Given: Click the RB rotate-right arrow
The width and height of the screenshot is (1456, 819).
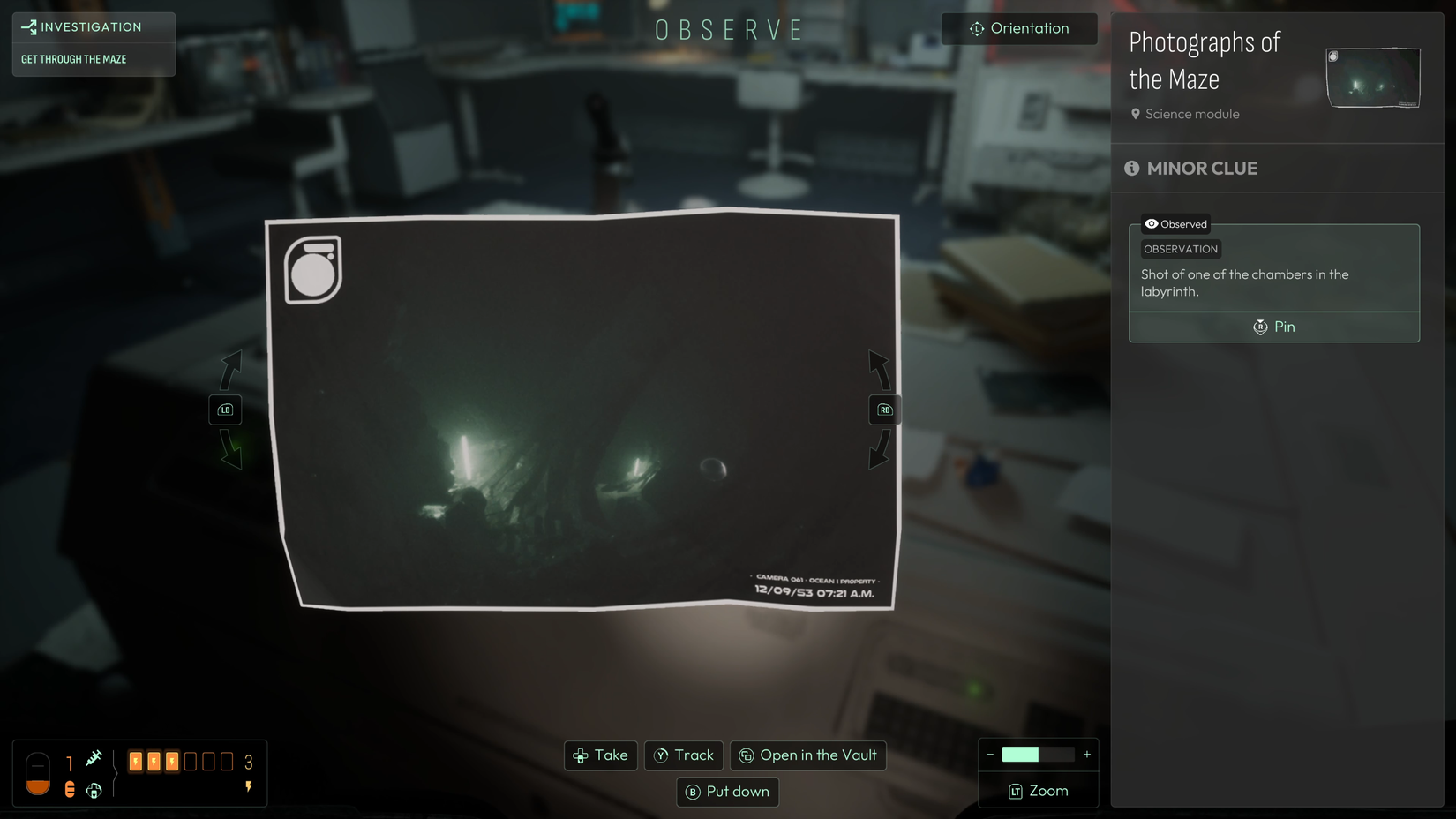Looking at the screenshot, I should pyautogui.click(x=883, y=409).
